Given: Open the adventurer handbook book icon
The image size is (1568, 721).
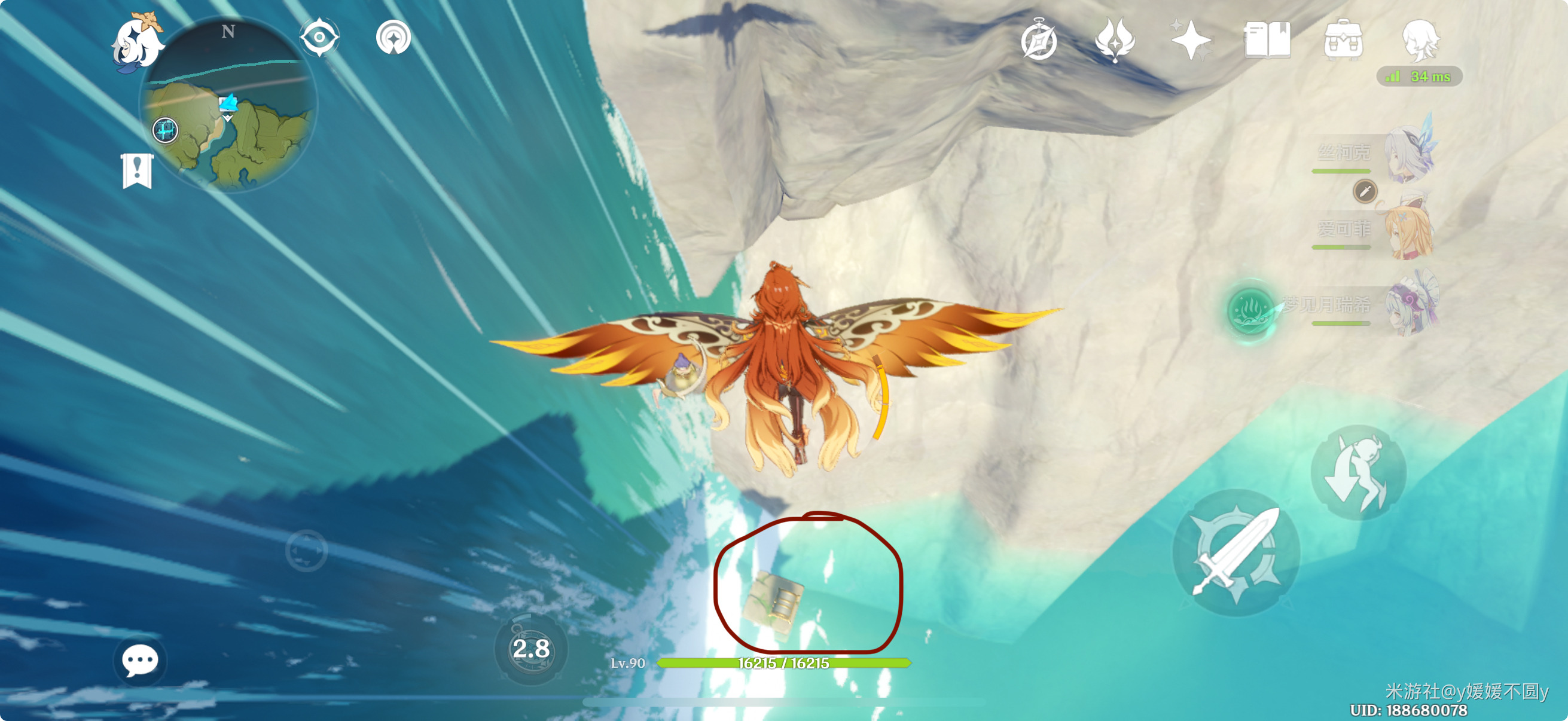Looking at the screenshot, I should click(x=1267, y=40).
